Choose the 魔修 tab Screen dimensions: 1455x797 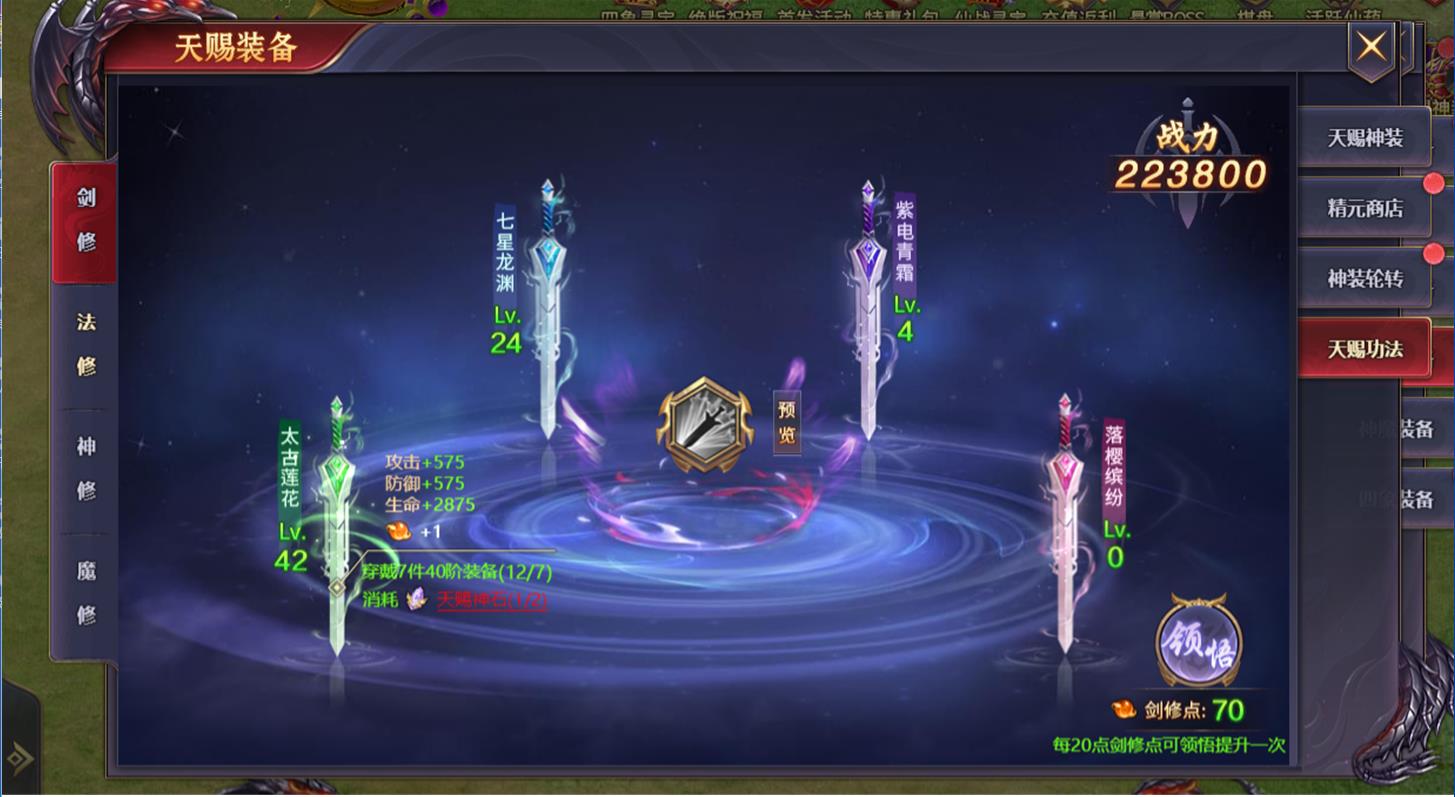86,592
